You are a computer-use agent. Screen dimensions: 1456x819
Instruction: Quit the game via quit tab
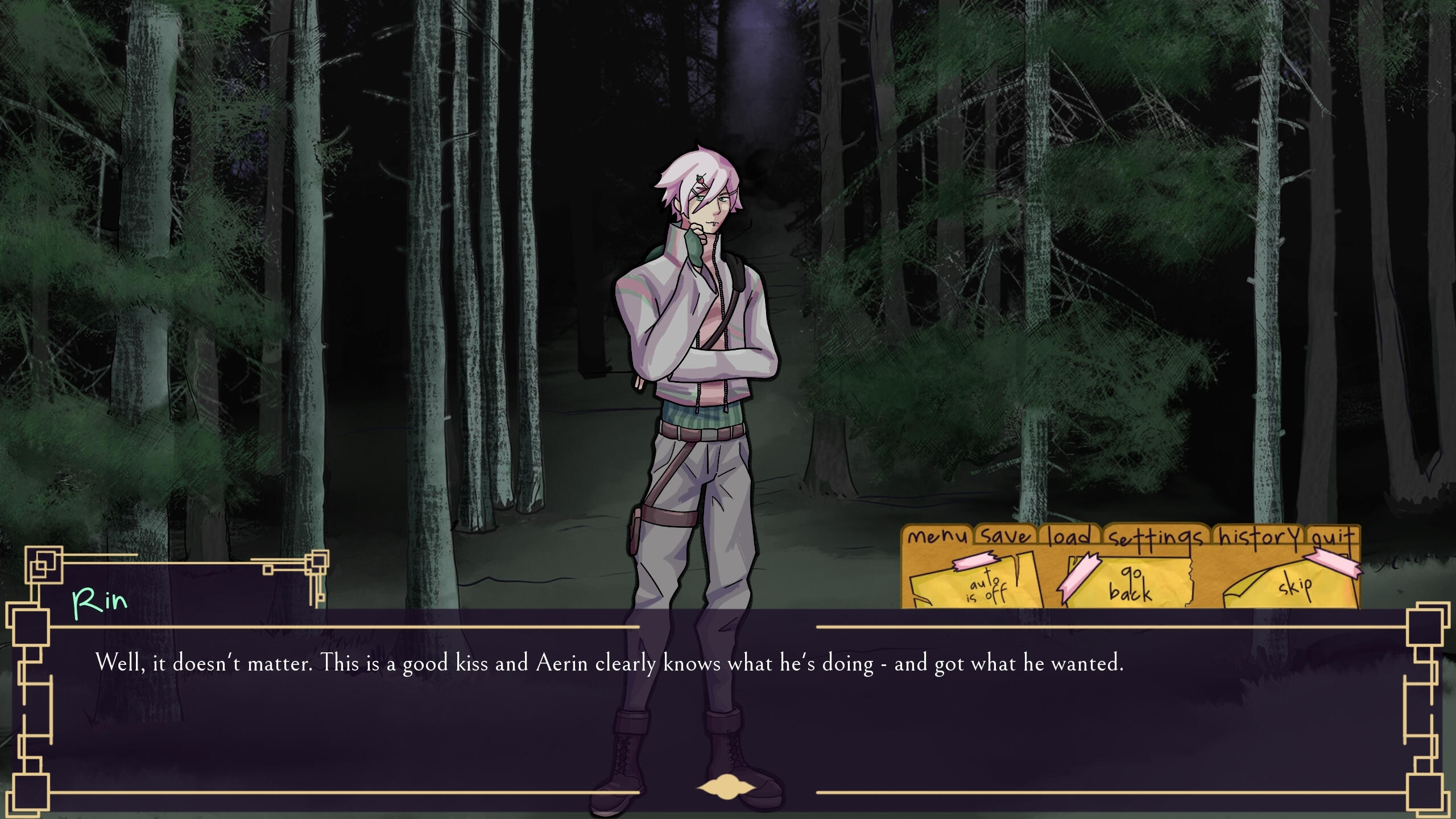1332,537
